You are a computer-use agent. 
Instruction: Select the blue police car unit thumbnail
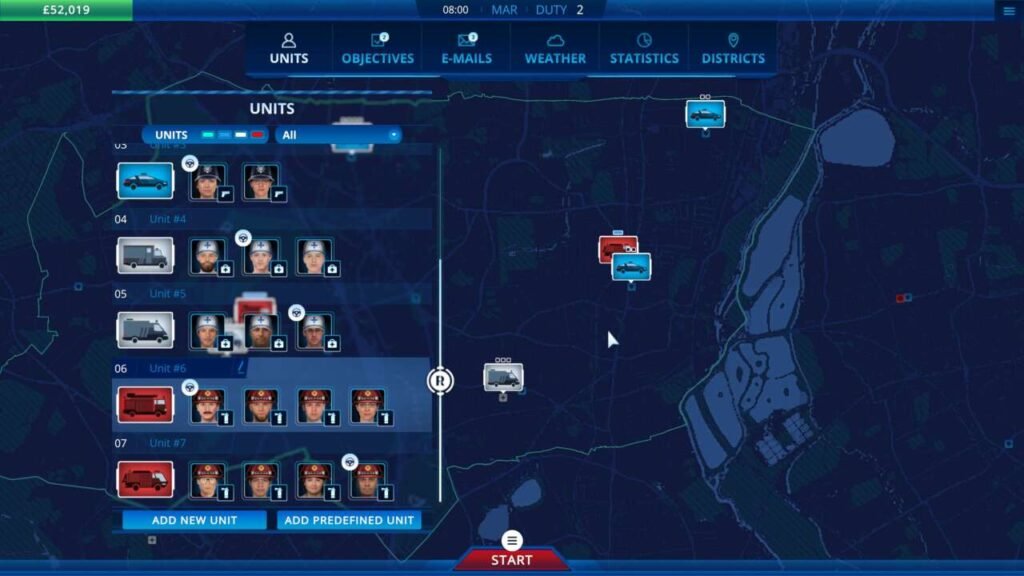pyautogui.click(x=145, y=181)
